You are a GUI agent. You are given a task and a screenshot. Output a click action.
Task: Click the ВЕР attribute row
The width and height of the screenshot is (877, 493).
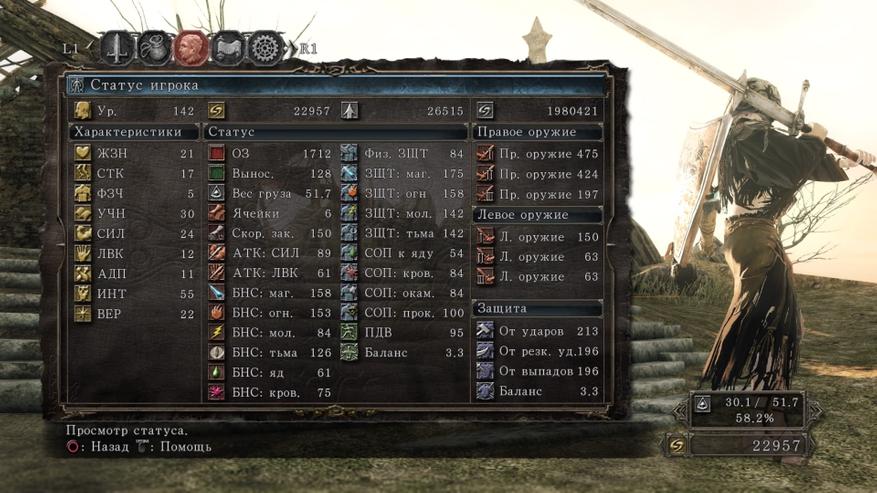(134, 313)
